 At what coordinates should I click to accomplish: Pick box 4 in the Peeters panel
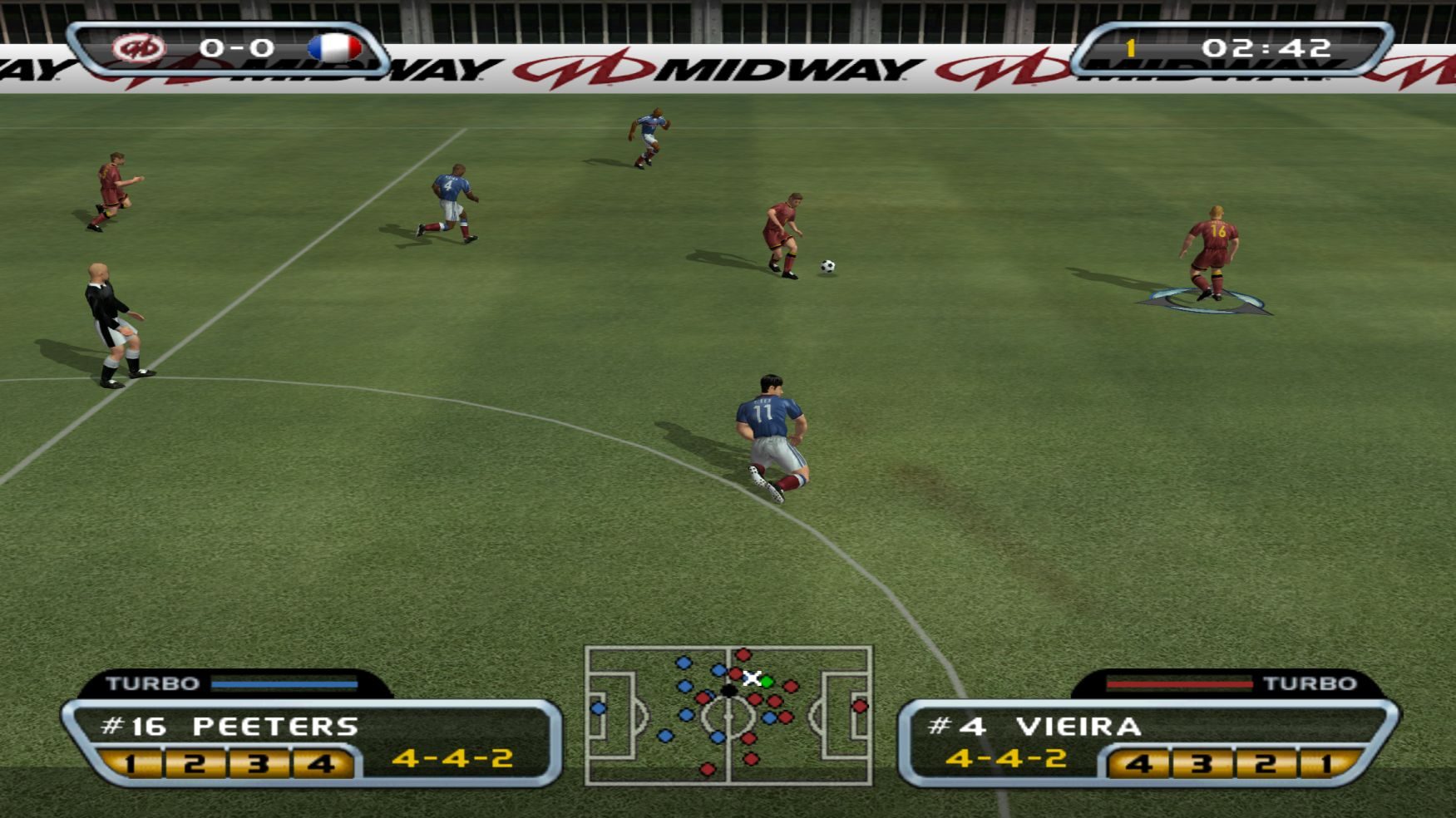click(x=321, y=763)
